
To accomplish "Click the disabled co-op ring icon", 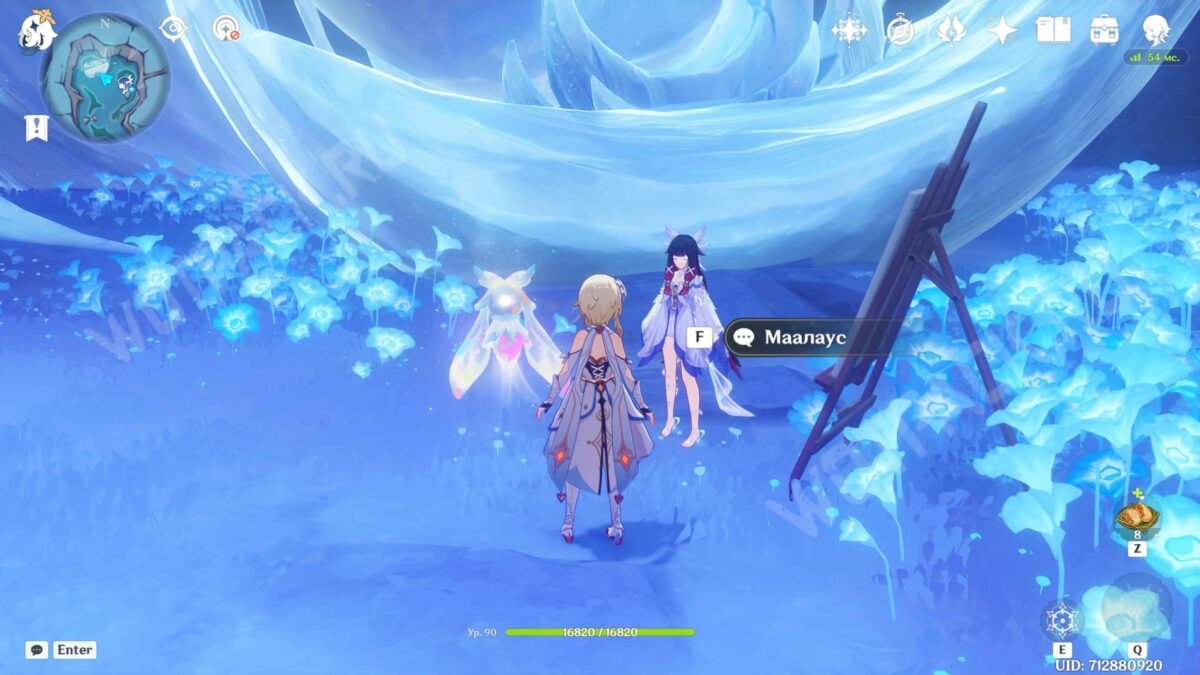I will pyautogui.click(x=227, y=28).
